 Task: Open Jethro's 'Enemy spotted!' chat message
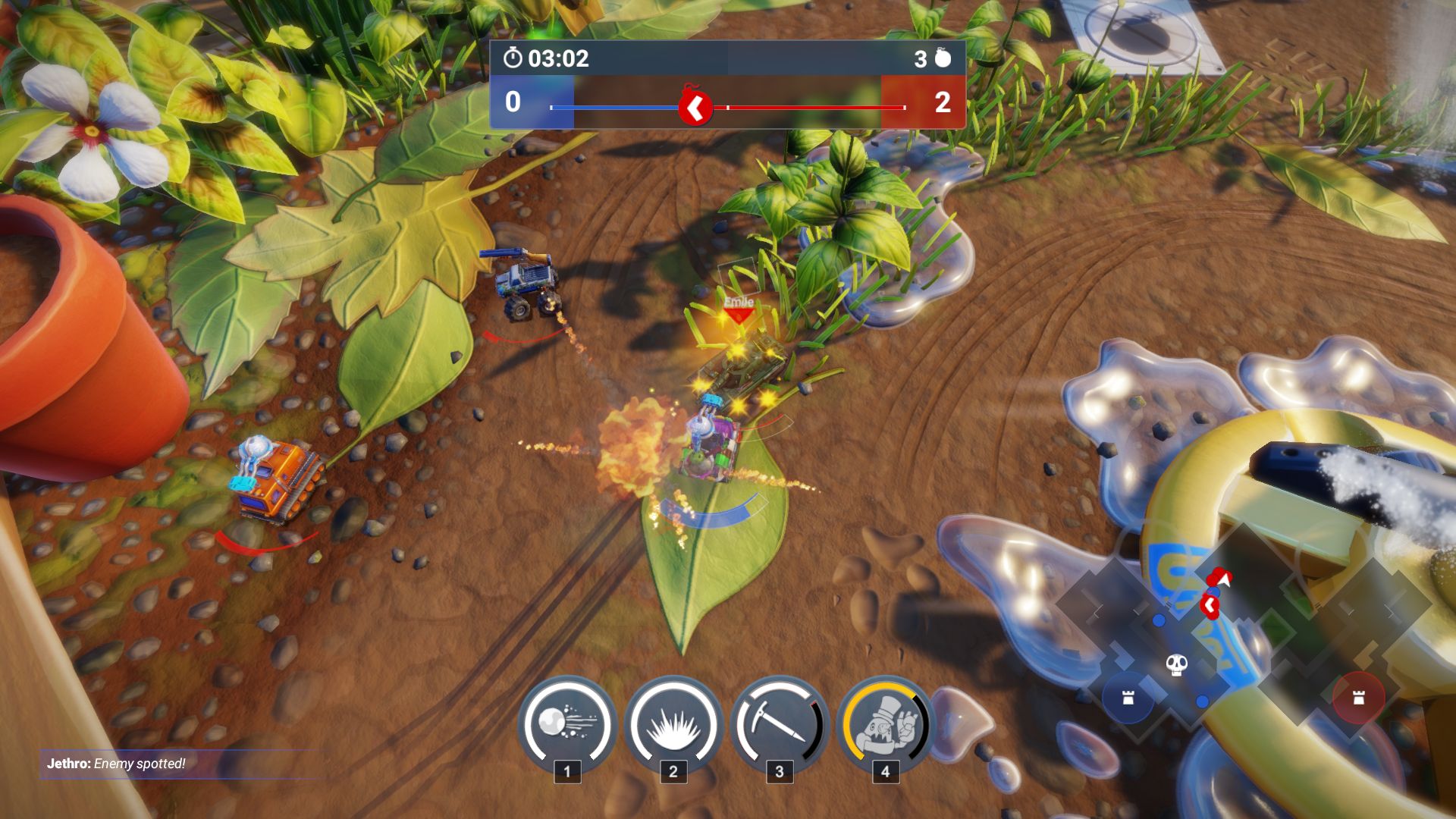pyautogui.click(x=116, y=764)
